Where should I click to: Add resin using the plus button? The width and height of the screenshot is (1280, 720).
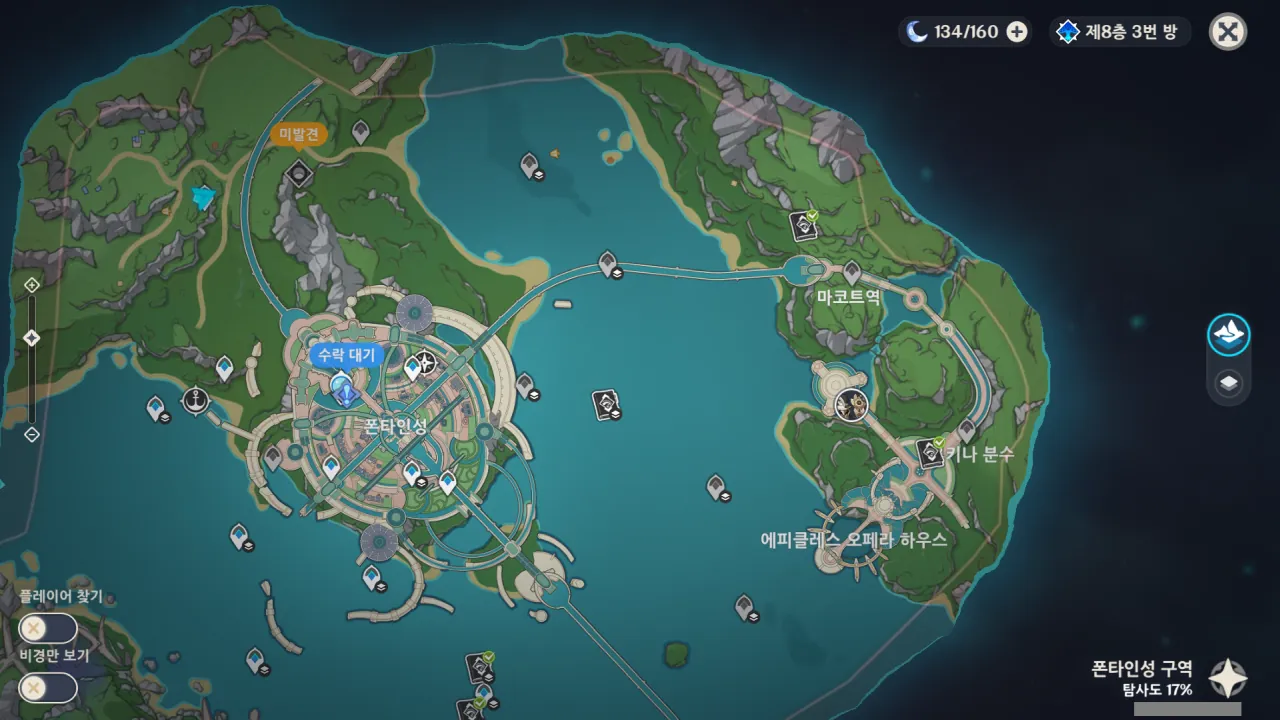tap(1017, 32)
